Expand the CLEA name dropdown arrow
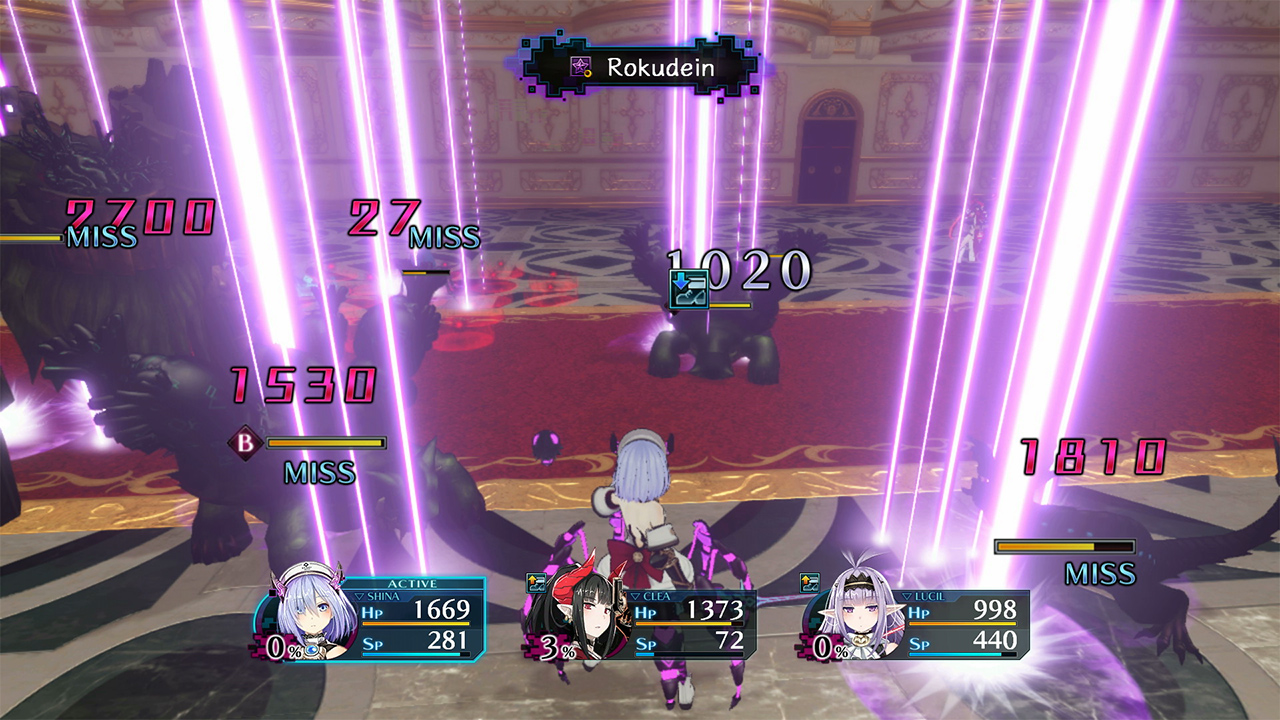The image size is (1280, 720). (x=635, y=597)
